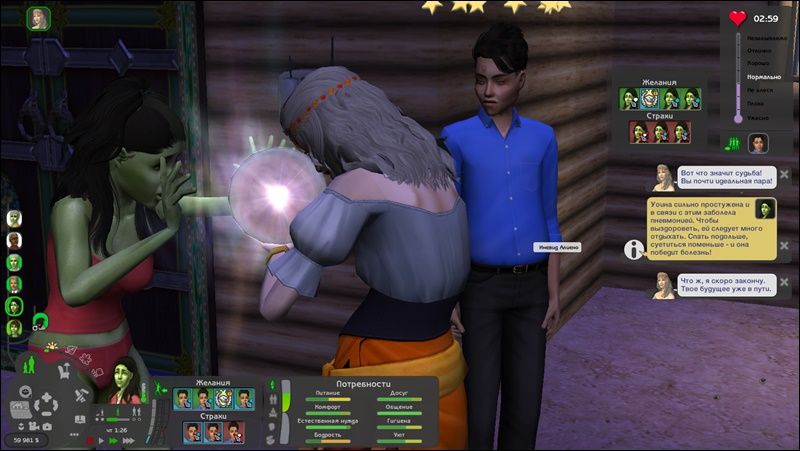Click the camera movement control wheel

coord(47,406)
